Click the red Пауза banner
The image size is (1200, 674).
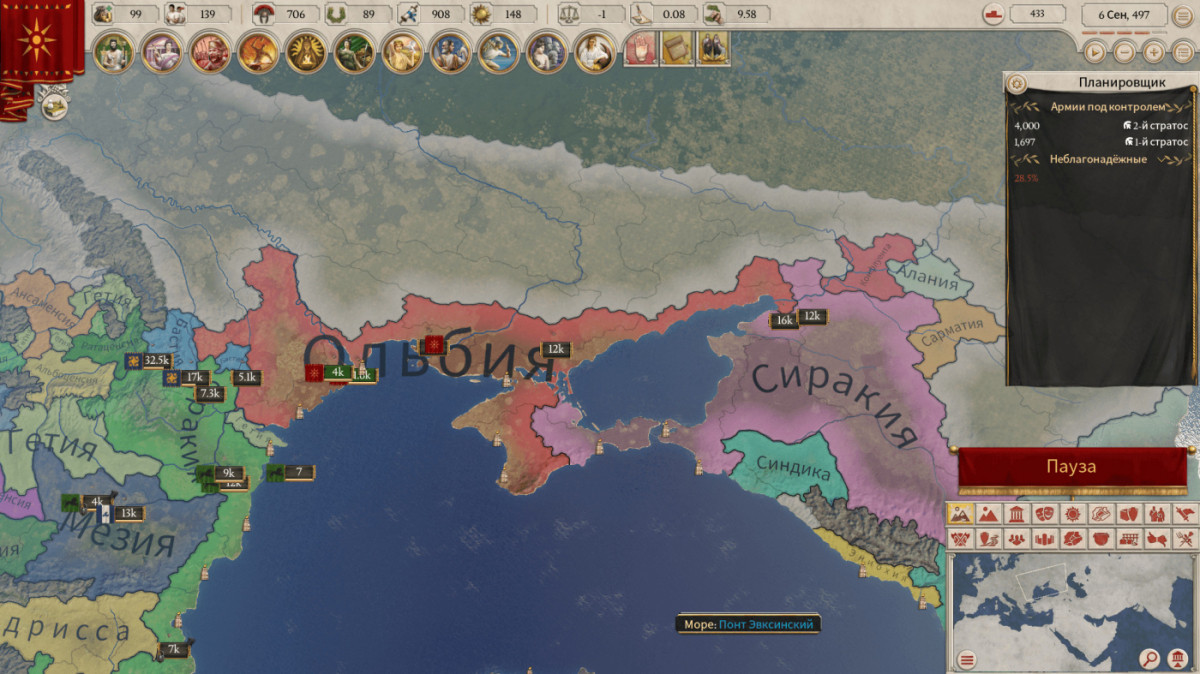pos(1072,467)
